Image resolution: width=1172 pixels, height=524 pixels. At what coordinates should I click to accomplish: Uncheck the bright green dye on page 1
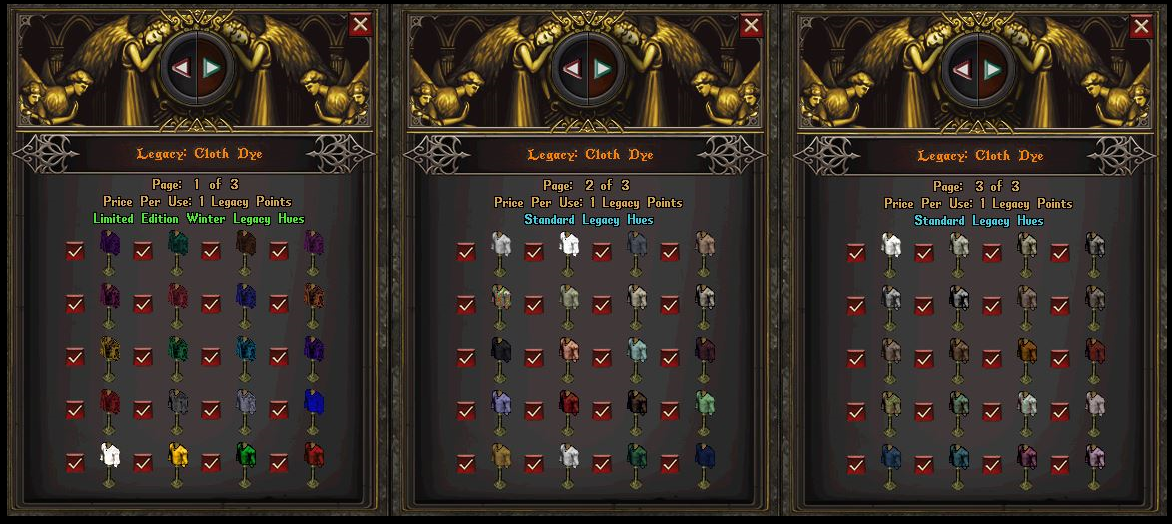point(211,462)
